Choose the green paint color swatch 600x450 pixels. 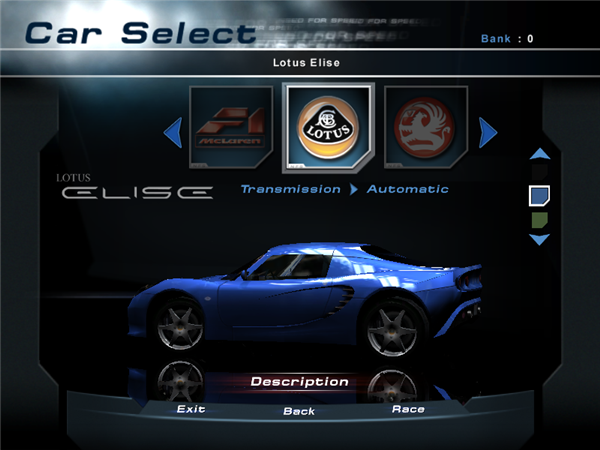[x=539, y=219]
